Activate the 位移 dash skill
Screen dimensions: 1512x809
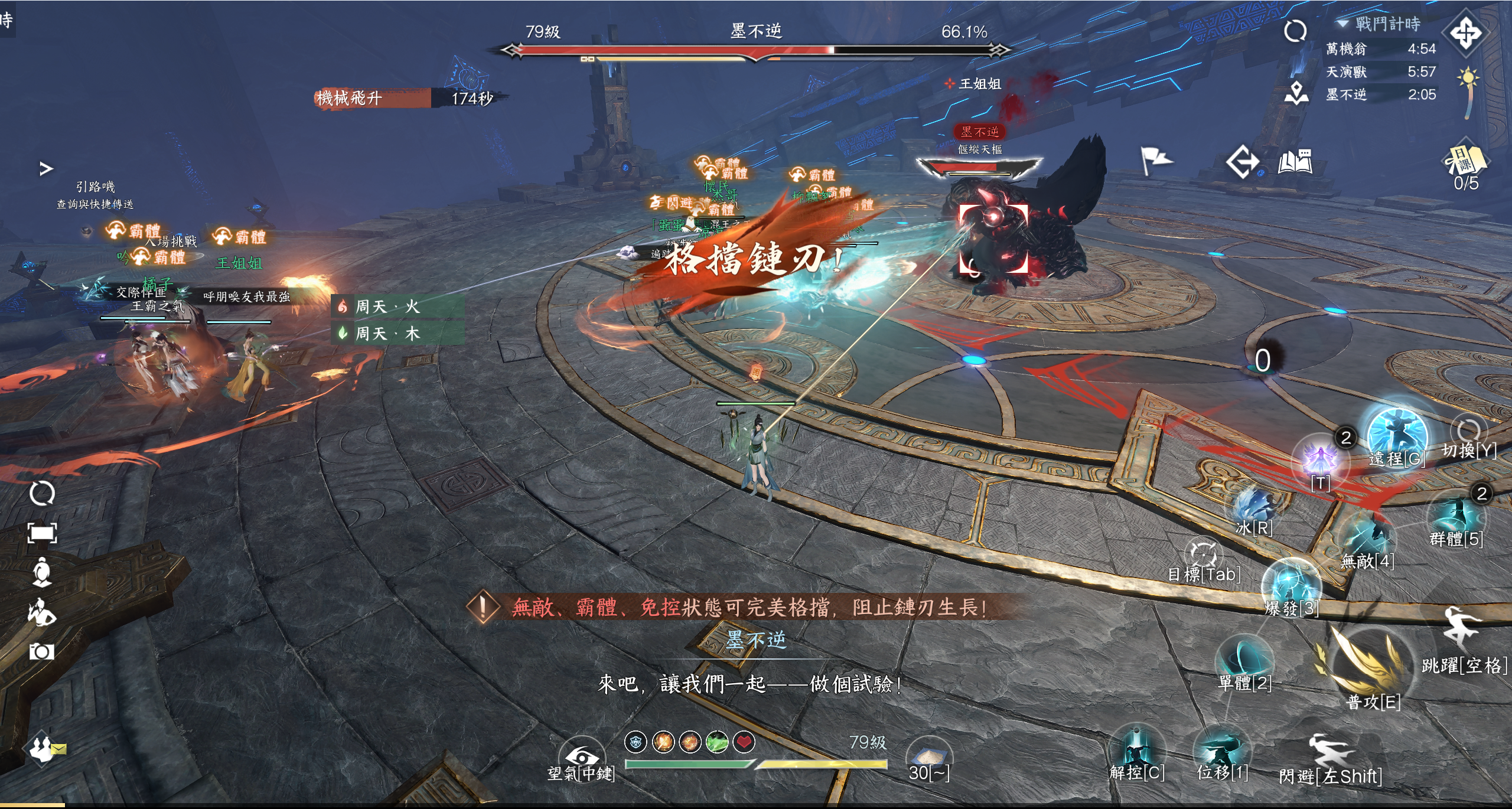coord(1221,750)
